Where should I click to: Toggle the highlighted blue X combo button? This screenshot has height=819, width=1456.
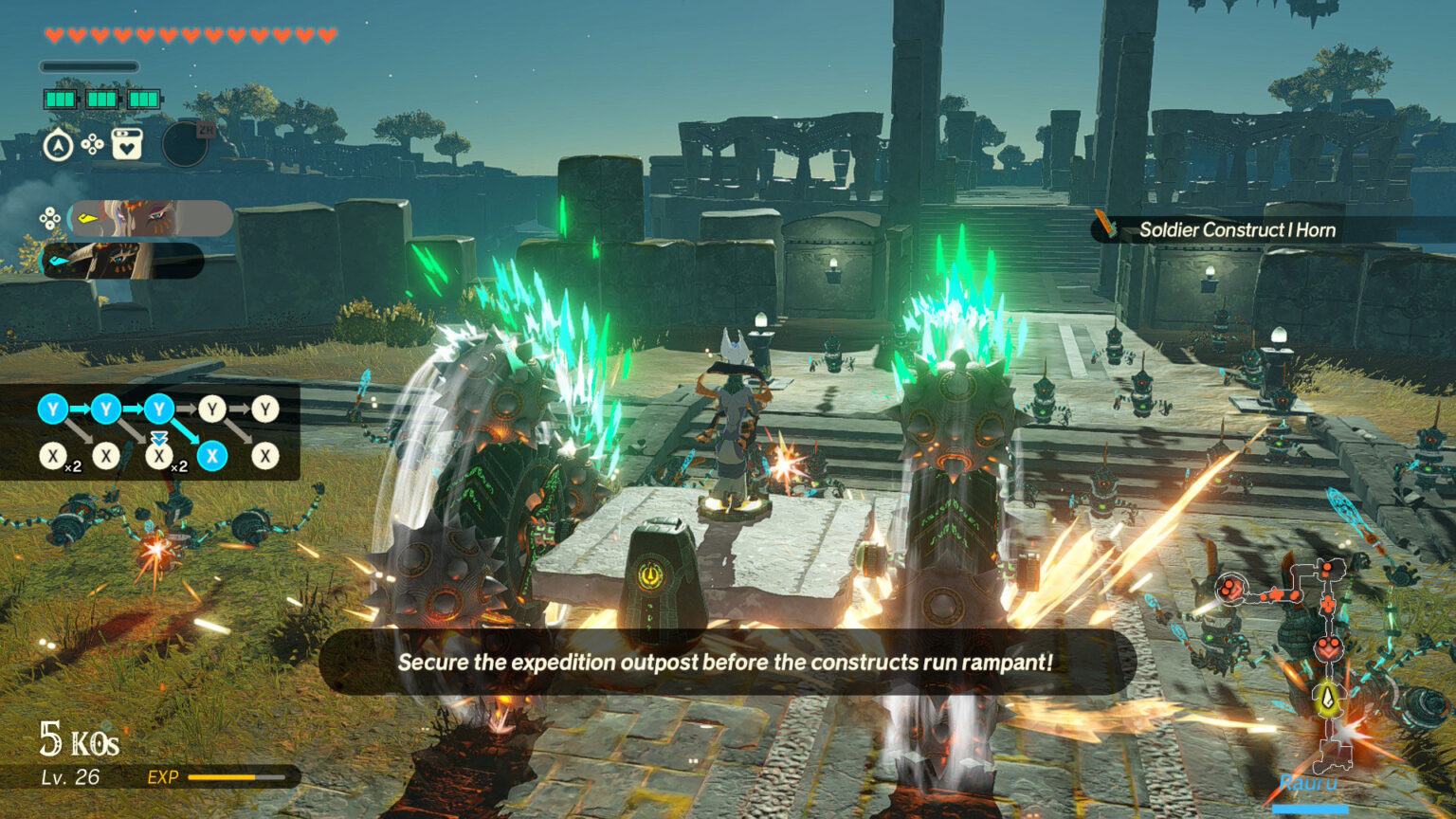click(x=212, y=455)
